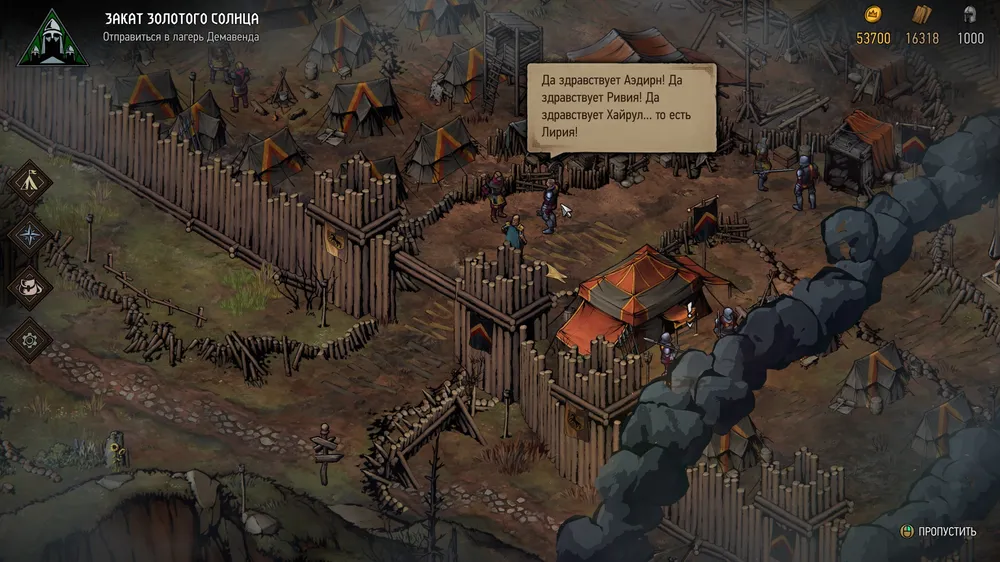This screenshot has width=1000, height=562.
Task: Open the camp tent icon
Action: tap(30, 183)
